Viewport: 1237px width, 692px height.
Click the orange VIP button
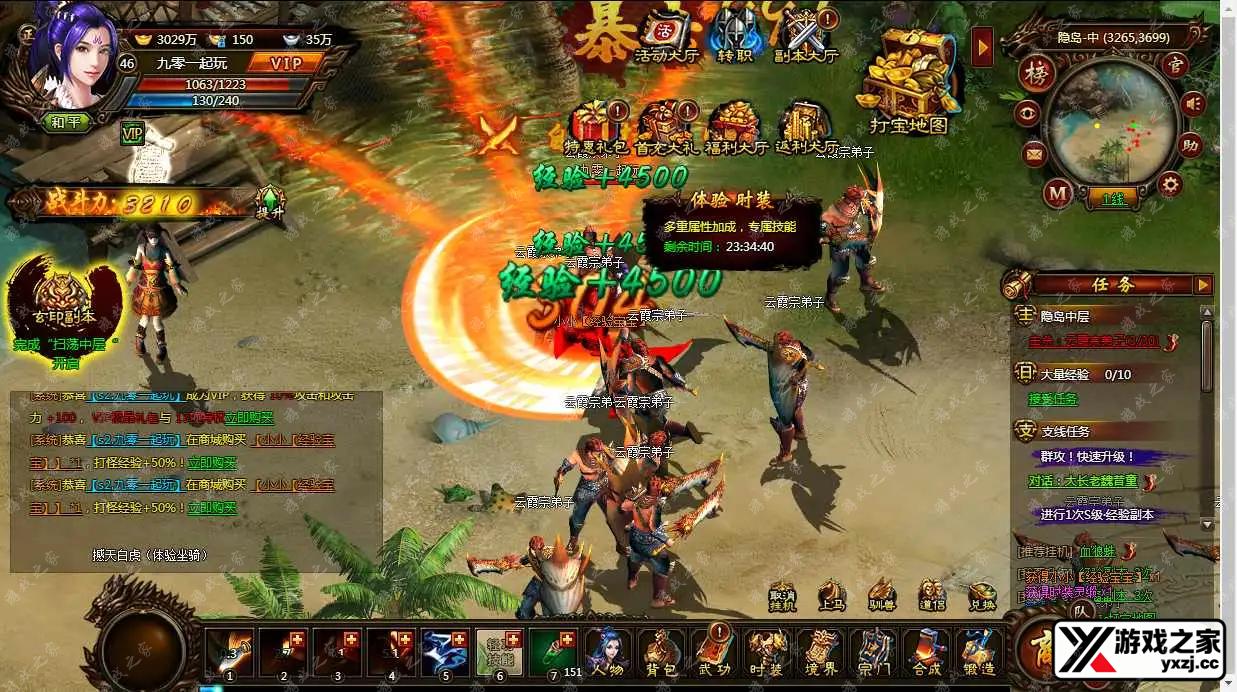point(283,62)
